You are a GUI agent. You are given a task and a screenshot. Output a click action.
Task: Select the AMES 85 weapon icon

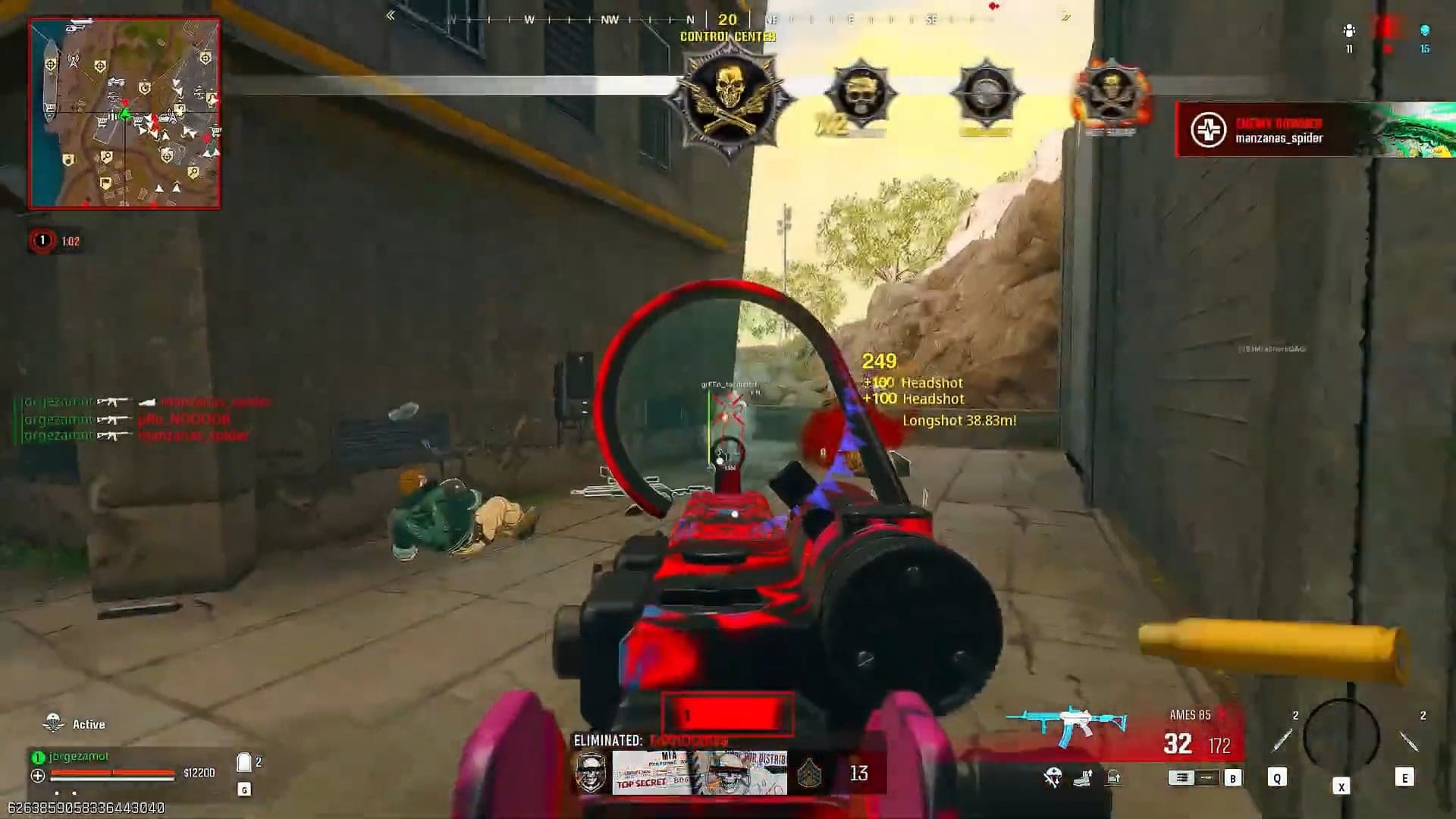coord(1068,723)
